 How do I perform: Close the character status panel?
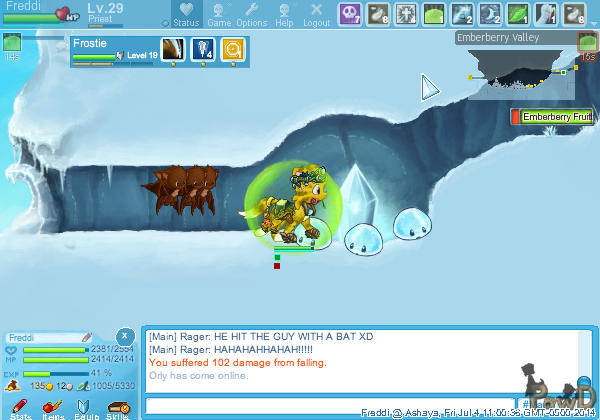tap(124, 336)
